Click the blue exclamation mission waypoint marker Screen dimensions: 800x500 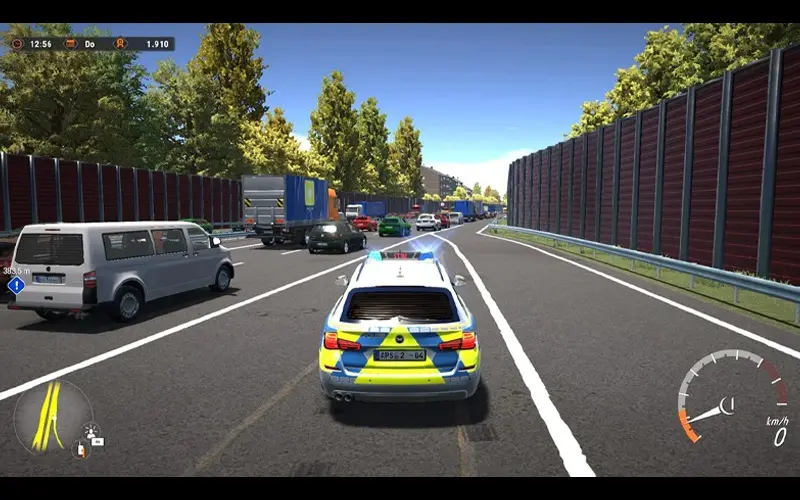tap(15, 285)
